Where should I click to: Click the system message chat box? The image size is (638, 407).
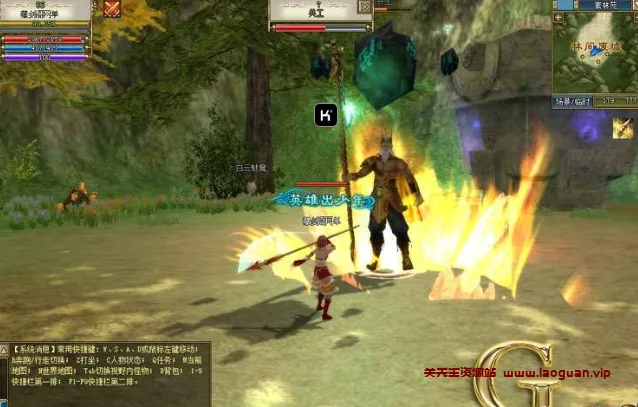pos(105,372)
